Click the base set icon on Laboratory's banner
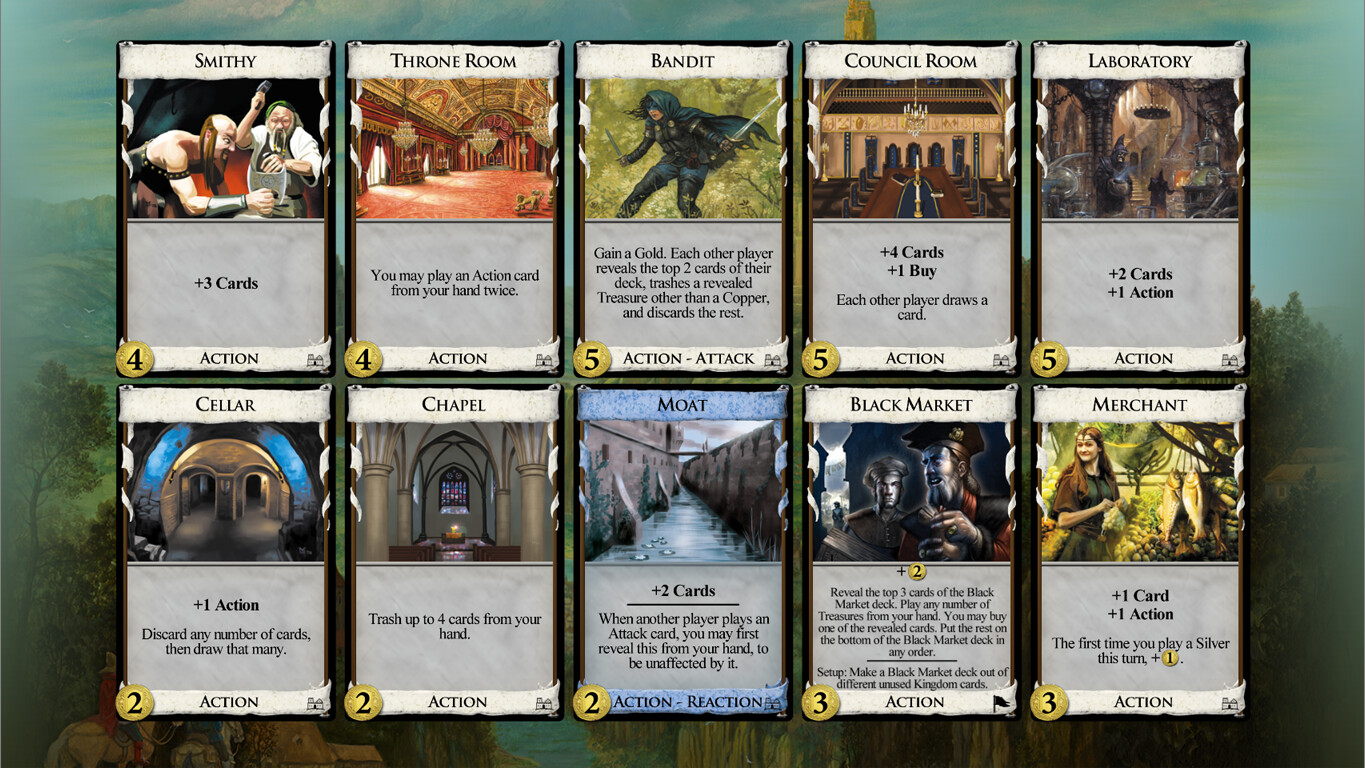 point(1229,358)
